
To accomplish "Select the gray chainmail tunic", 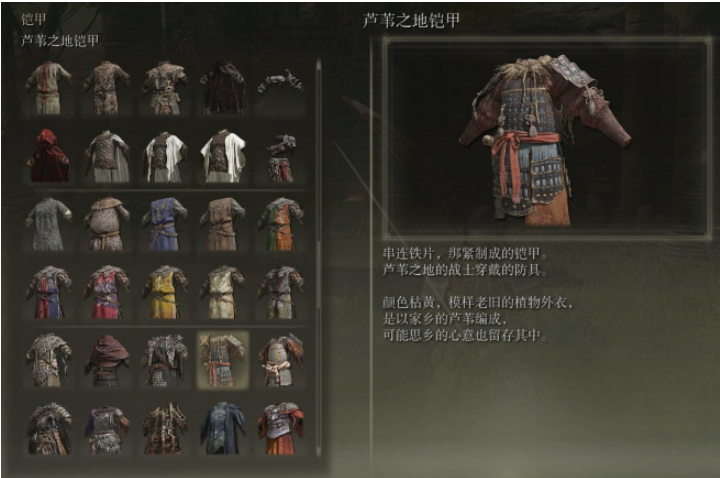I will coord(48,222).
